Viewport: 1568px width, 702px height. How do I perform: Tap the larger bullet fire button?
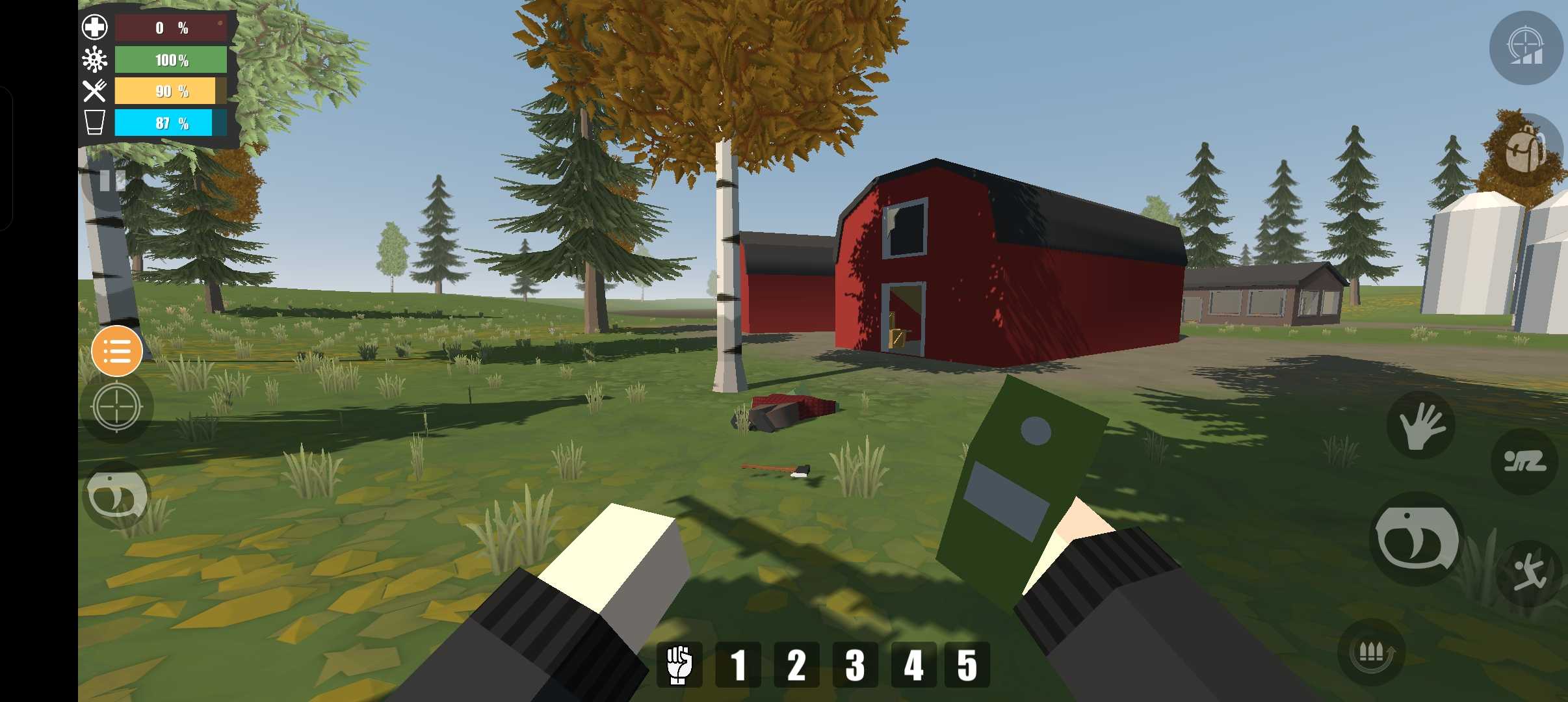click(x=1417, y=539)
